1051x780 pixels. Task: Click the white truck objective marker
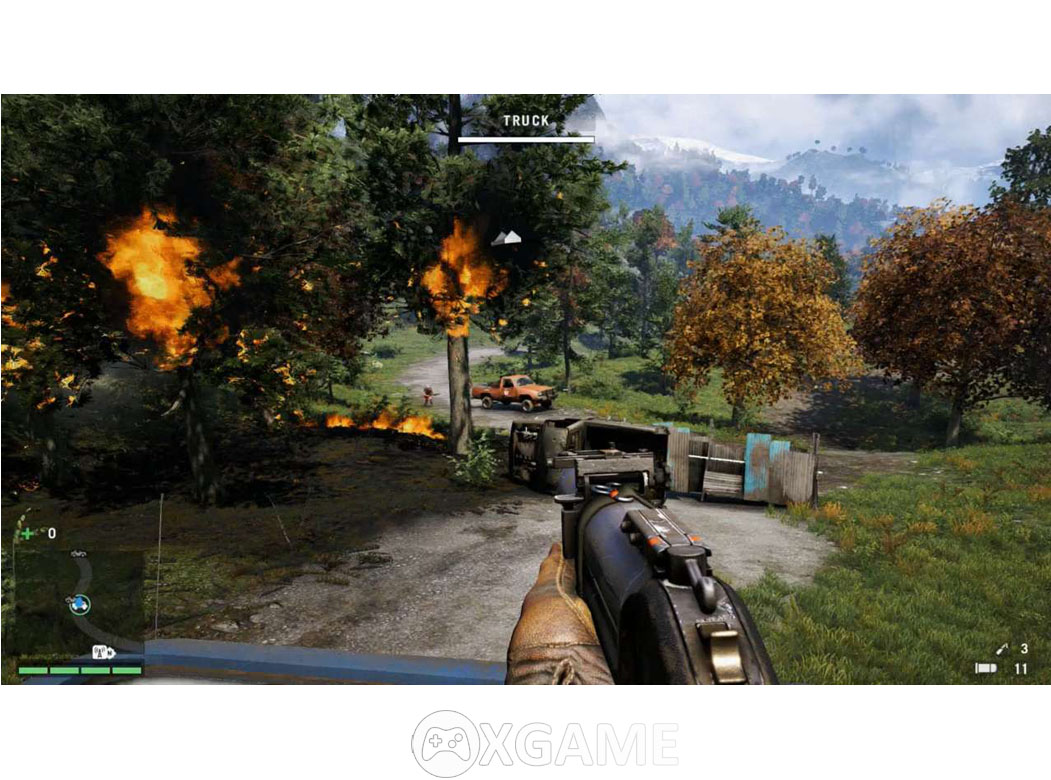pyautogui.click(x=507, y=238)
